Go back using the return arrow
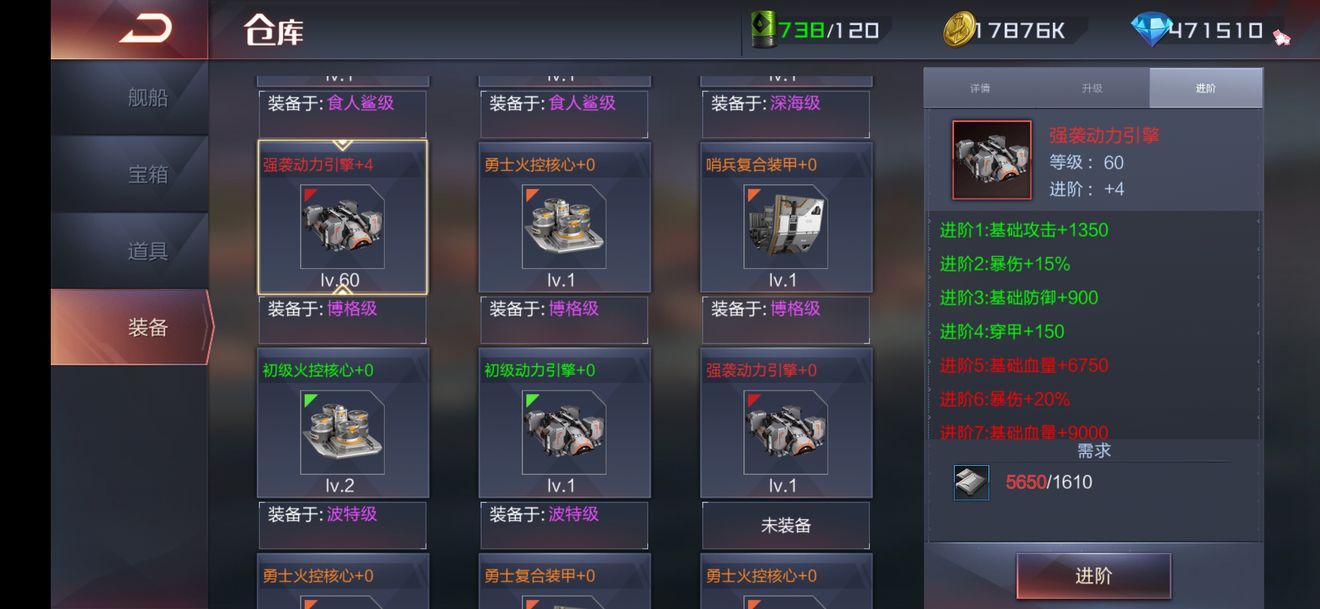 (x=145, y=30)
